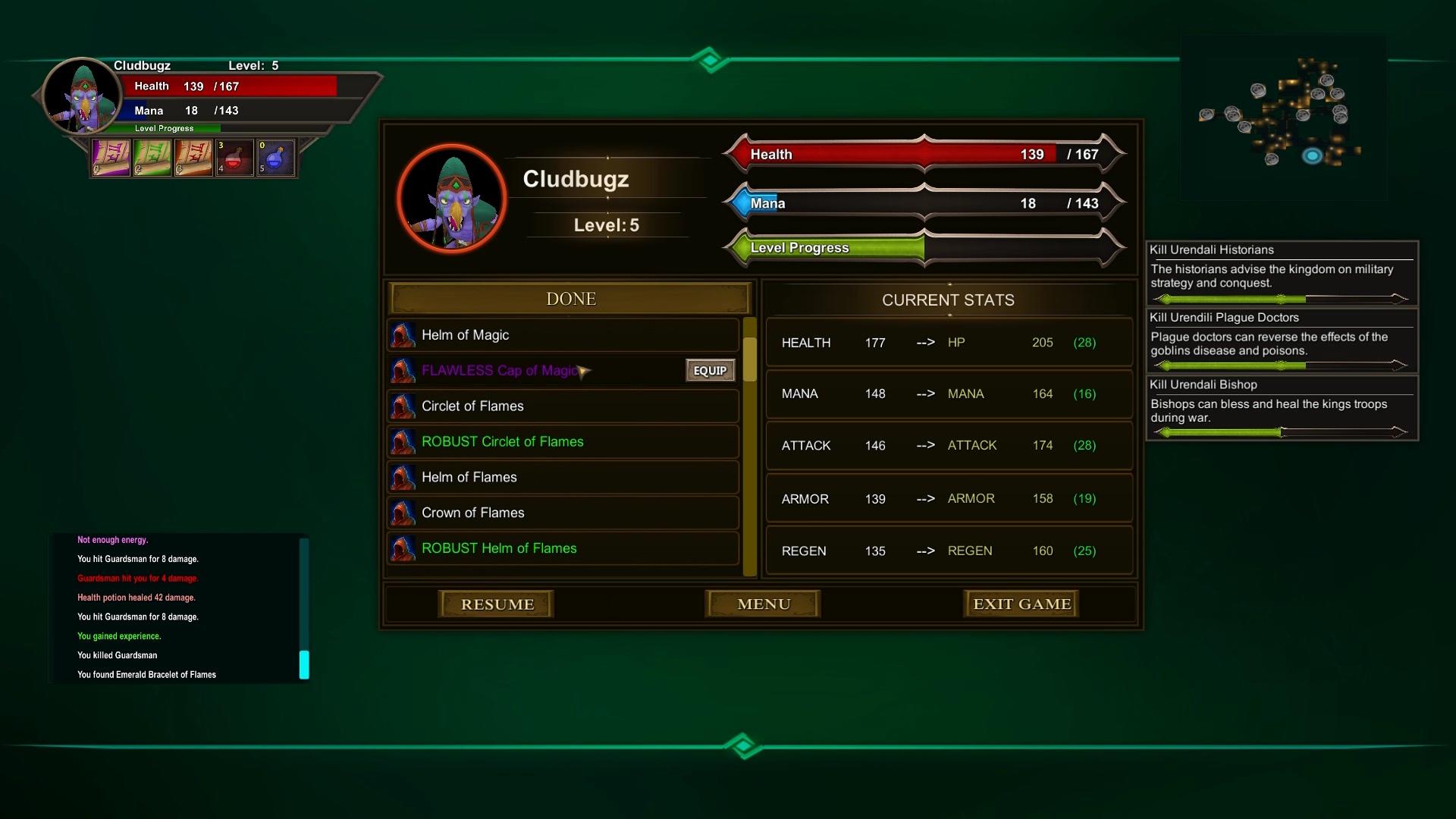
Task: Click the hood icon beside Helm of Magic
Action: click(403, 334)
